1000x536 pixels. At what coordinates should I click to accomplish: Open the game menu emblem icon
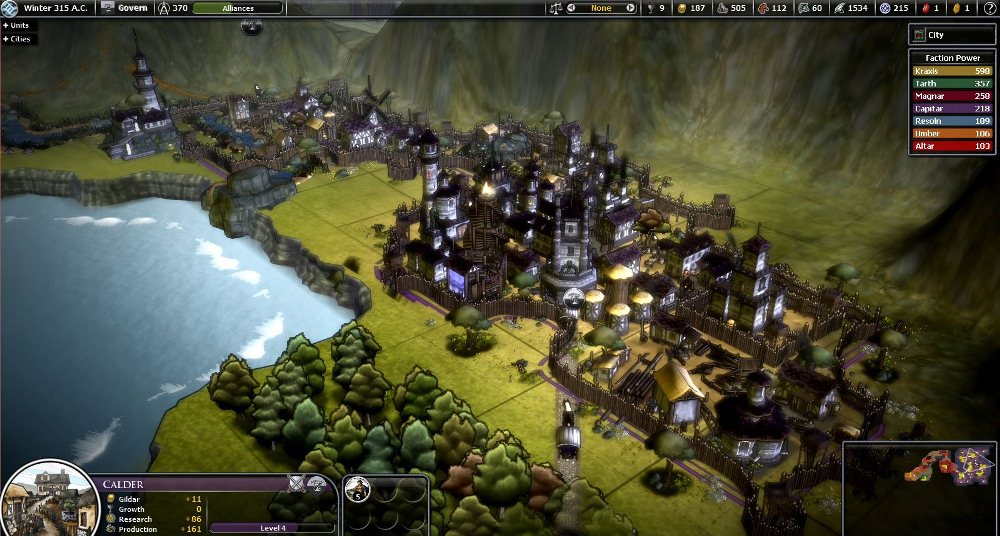(9, 8)
